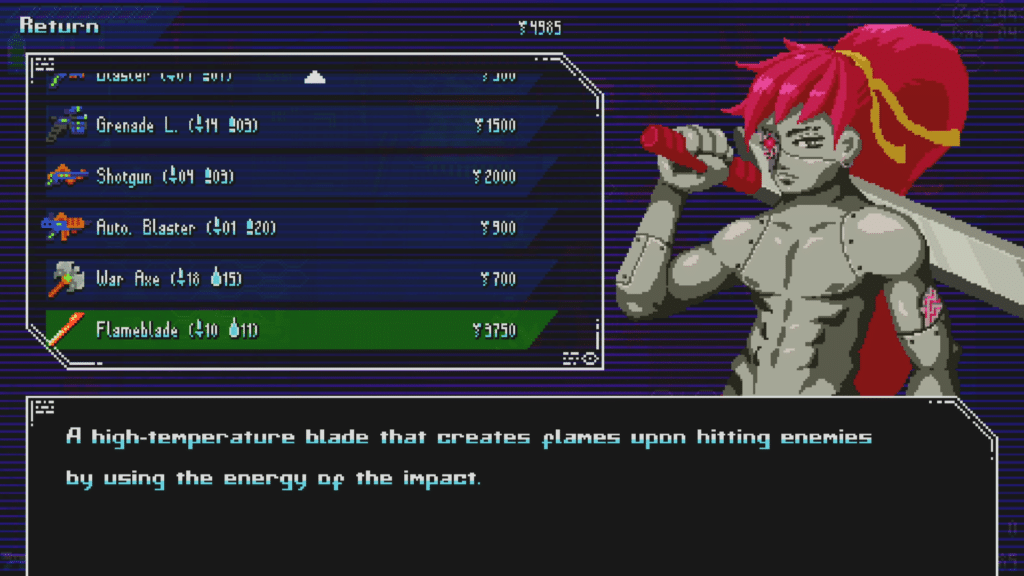Image resolution: width=1024 pixels, height=576 pixels.
Task: Select the Auto. Blaster entry
Action: tap(290, 228)
